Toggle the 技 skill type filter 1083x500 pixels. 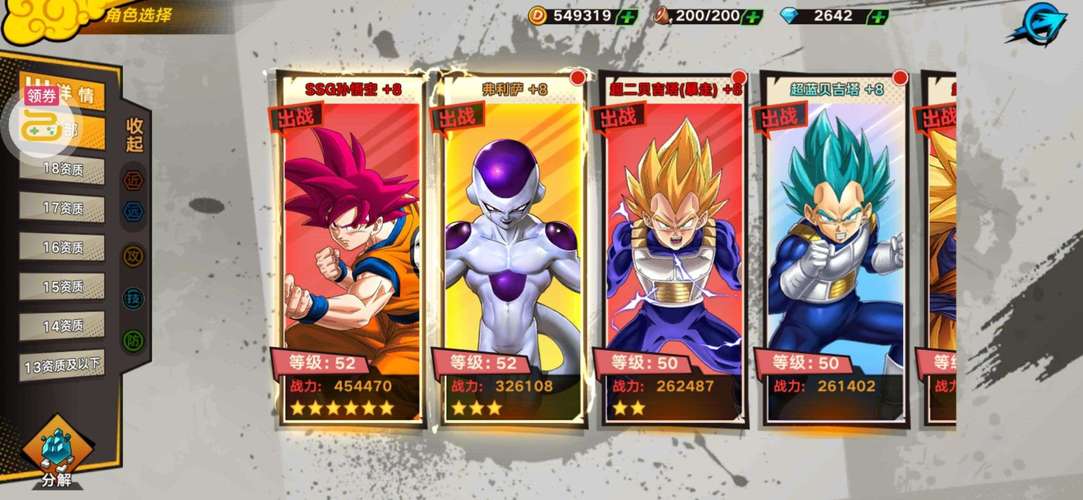pos(133,298)
